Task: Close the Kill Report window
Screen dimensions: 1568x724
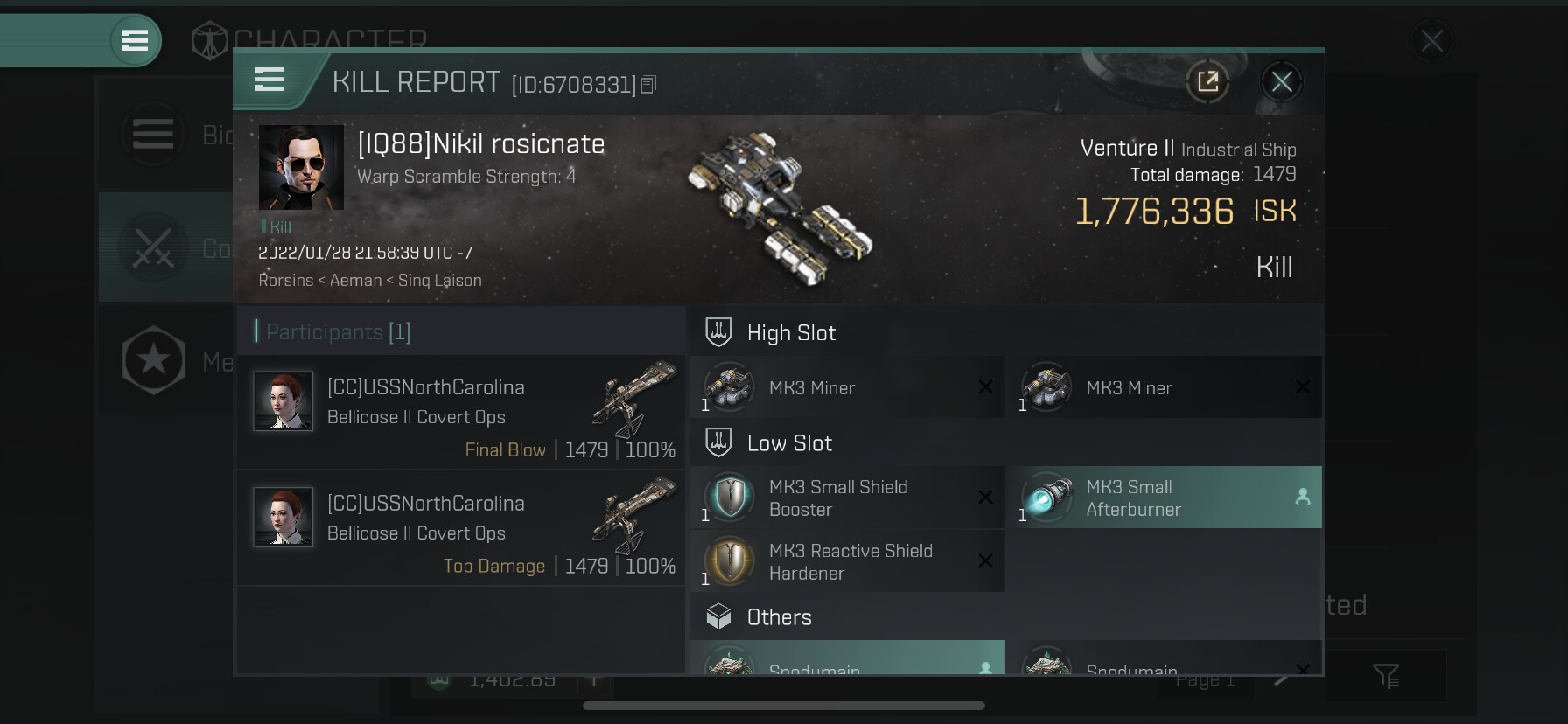Action: (x=1282, y=82)
